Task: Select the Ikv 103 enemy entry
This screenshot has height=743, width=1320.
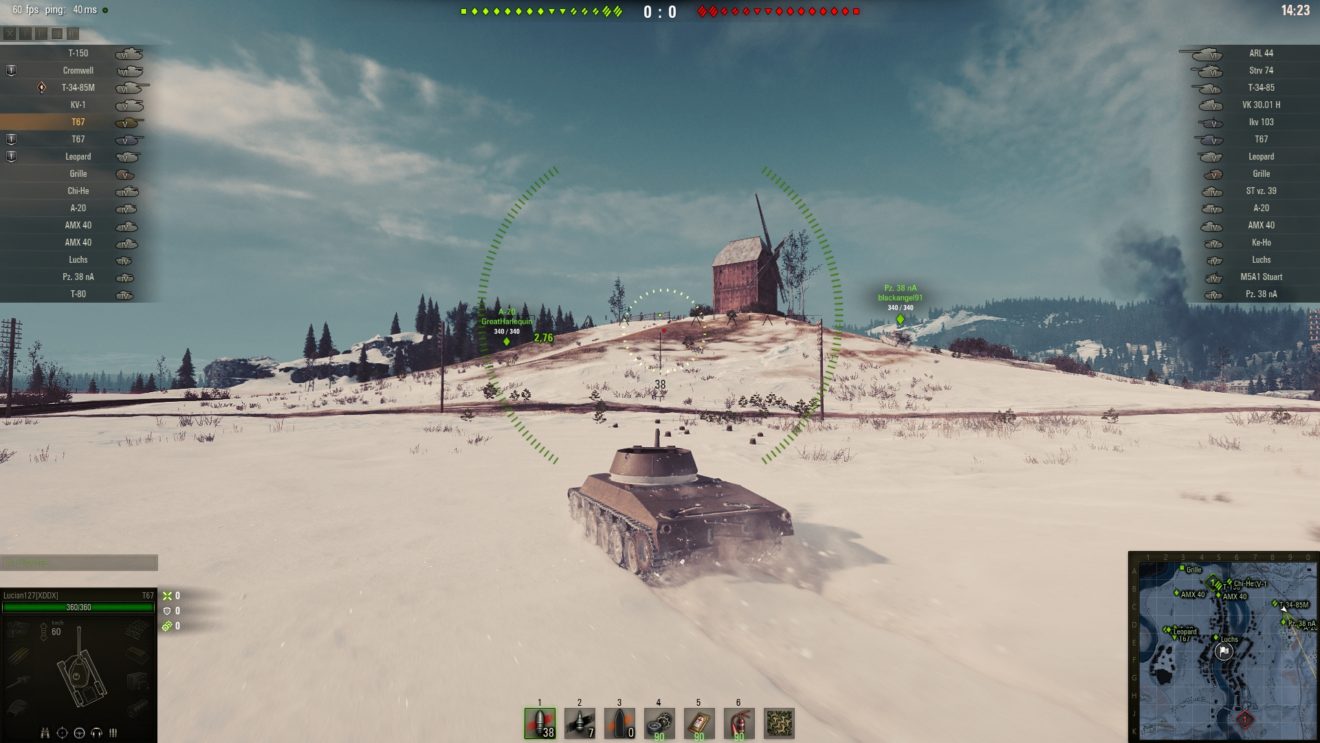Action: coord(1260,122)
